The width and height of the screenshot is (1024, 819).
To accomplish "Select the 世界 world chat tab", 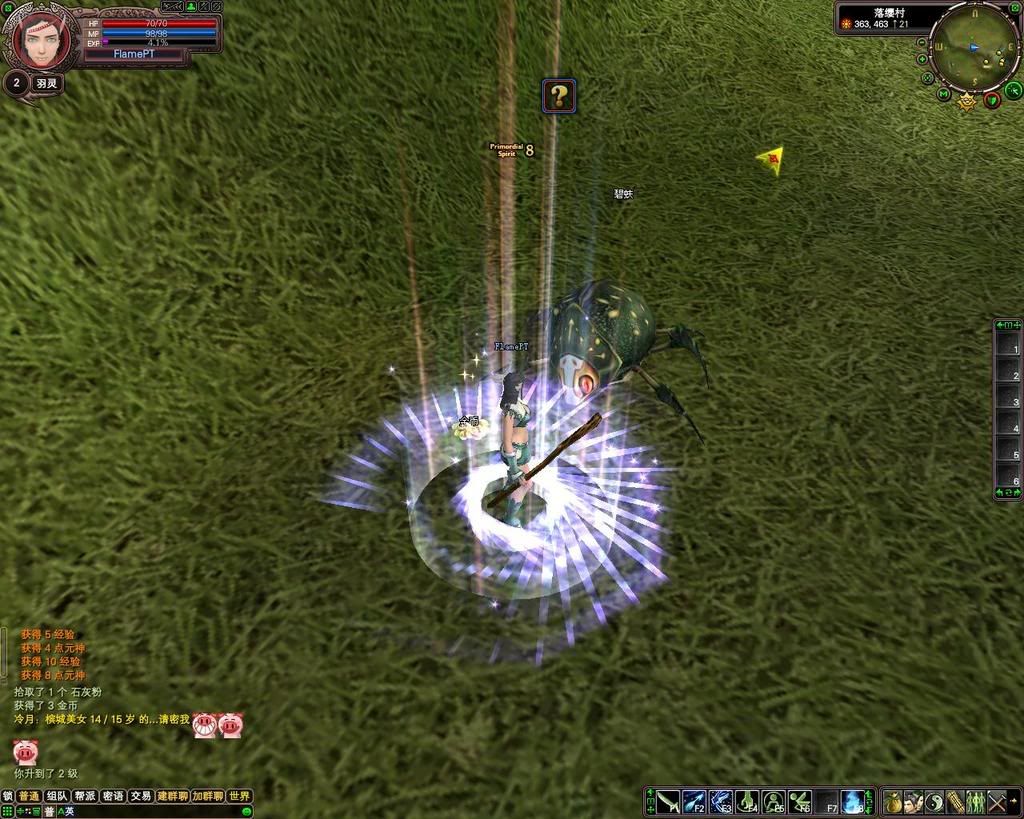I will pos(239,796).
